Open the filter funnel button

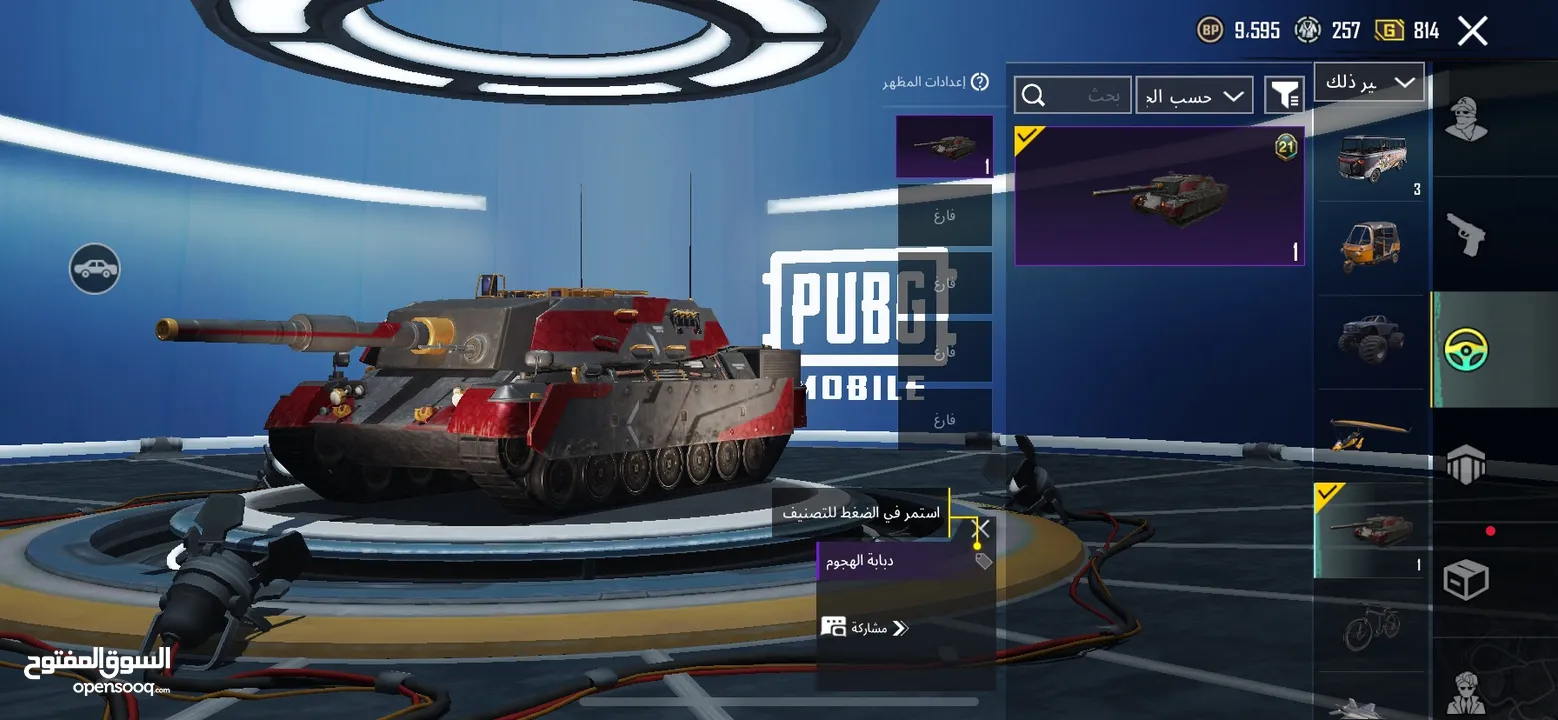click(1284, 95)
